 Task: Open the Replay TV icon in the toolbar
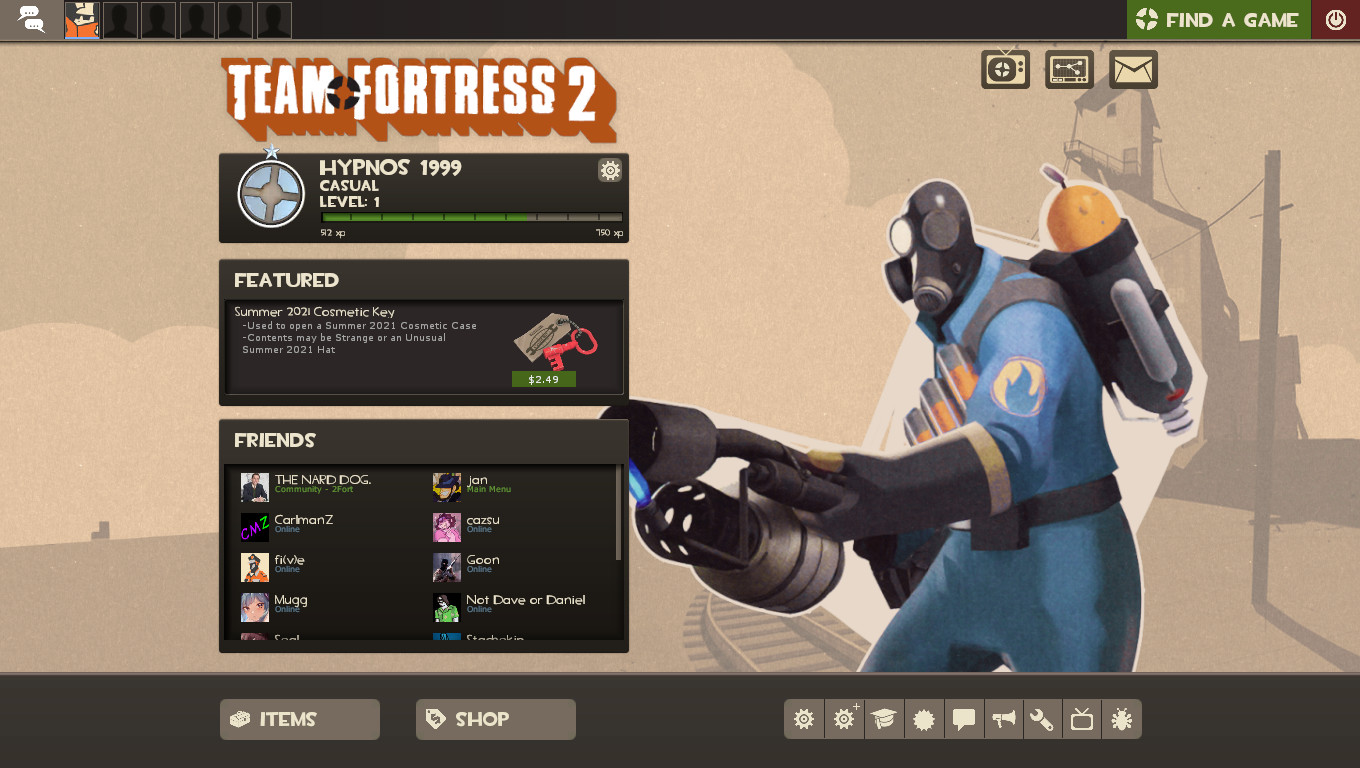1082,719
